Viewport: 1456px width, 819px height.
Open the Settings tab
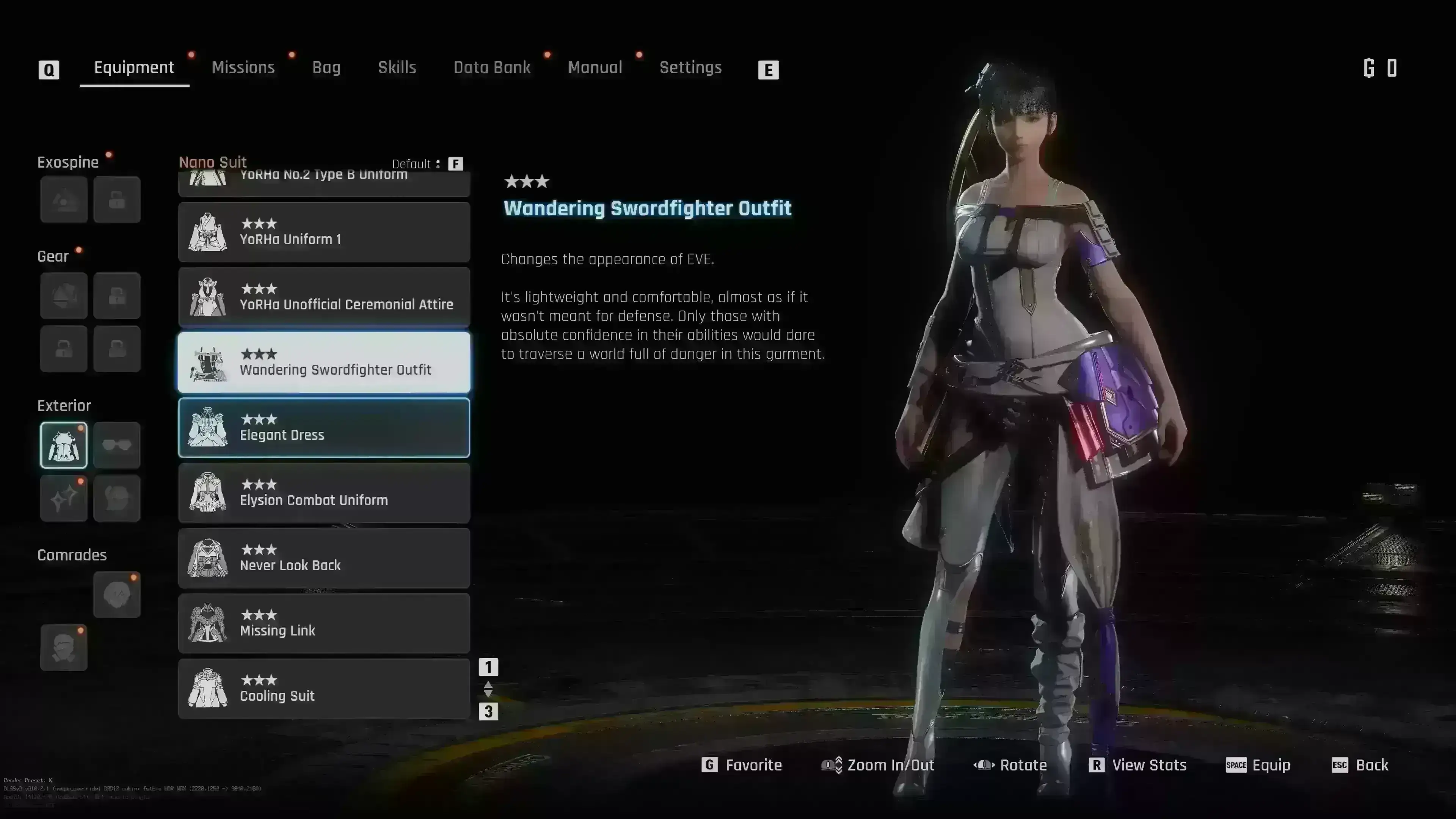pos(690,68)
